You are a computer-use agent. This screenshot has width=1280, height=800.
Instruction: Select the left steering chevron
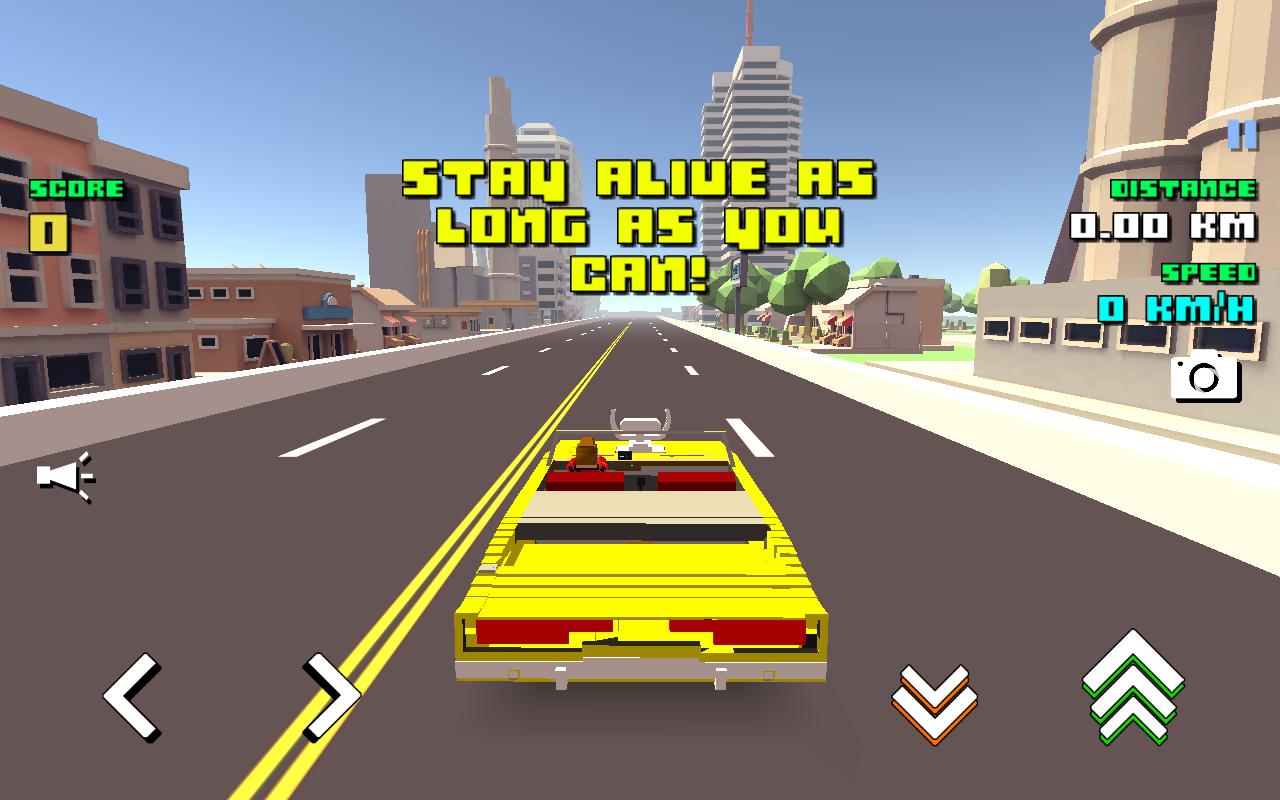click(133, 699)
